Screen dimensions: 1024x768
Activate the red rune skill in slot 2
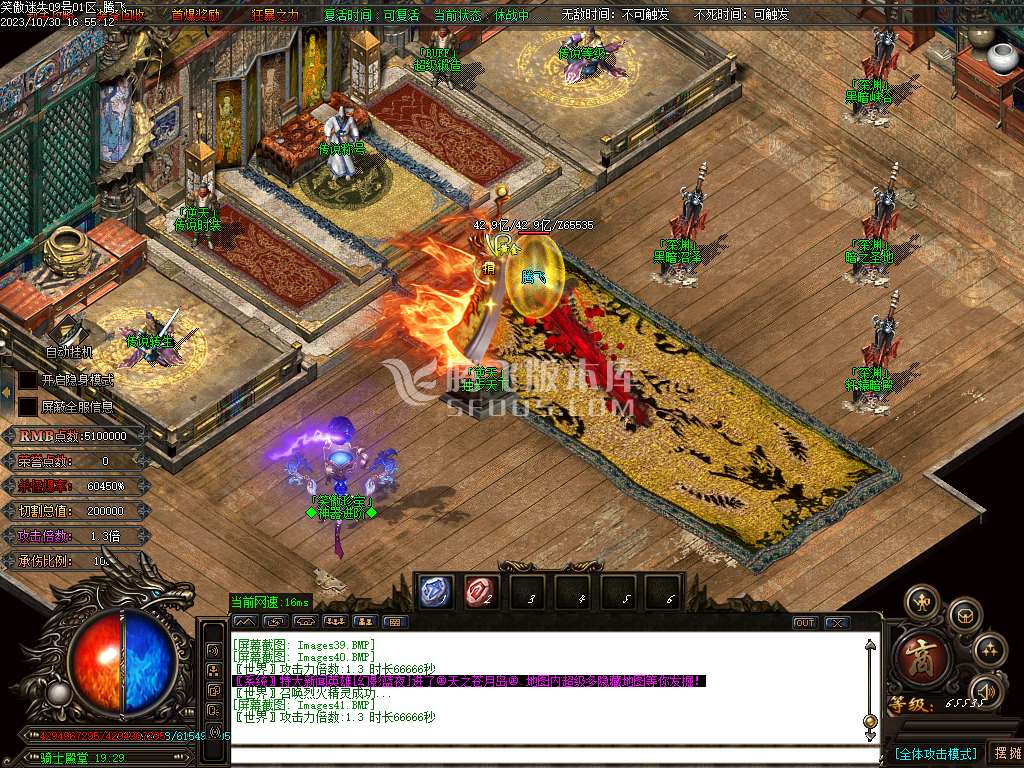click(x=480, y=593)
